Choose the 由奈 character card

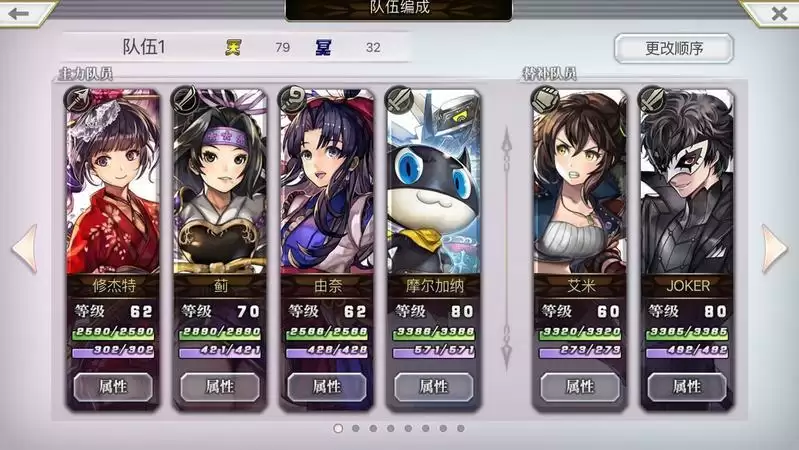pyautogui.click(x=327, y=190)
